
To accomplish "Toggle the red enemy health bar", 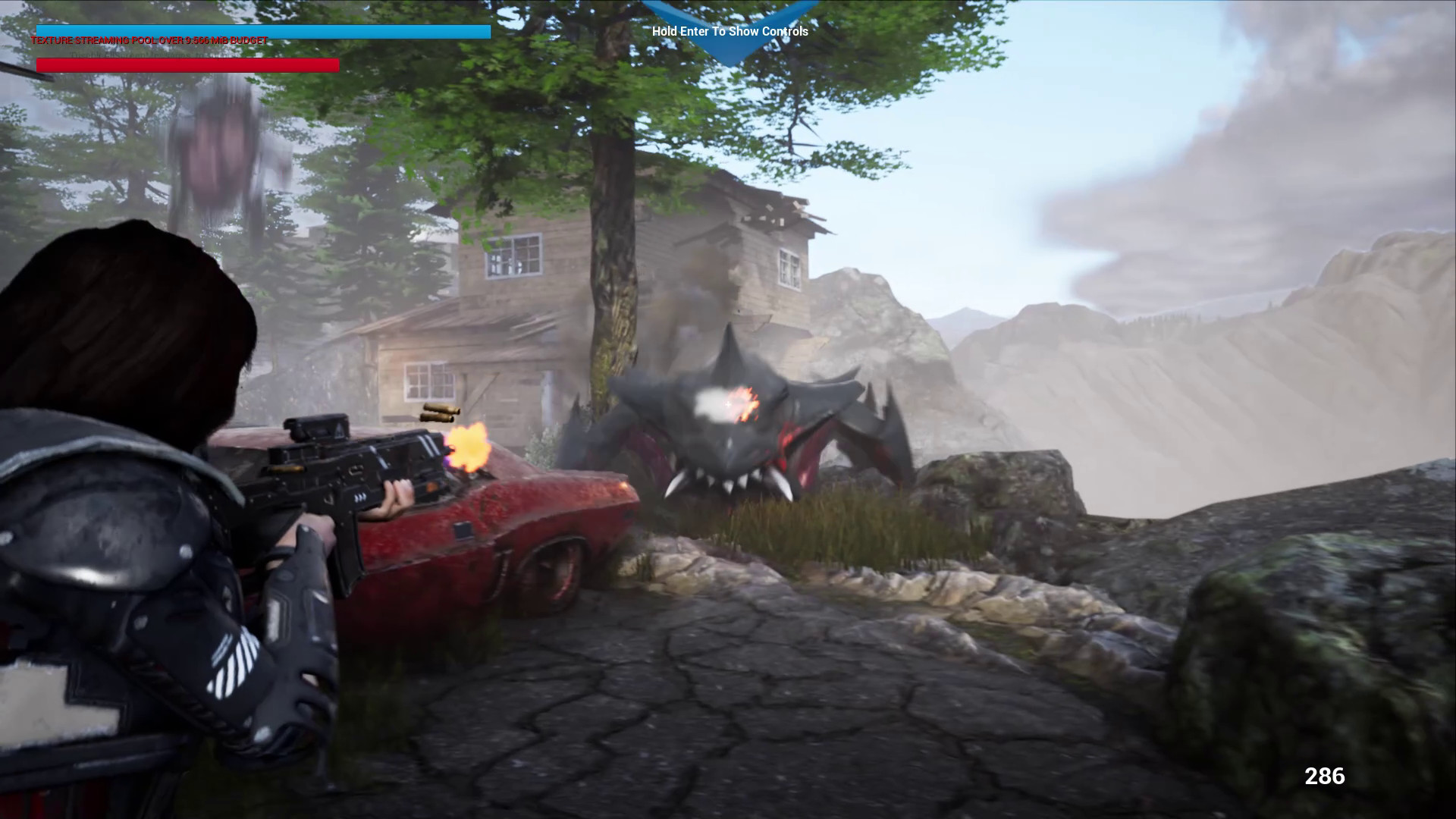I will point(186,64).
